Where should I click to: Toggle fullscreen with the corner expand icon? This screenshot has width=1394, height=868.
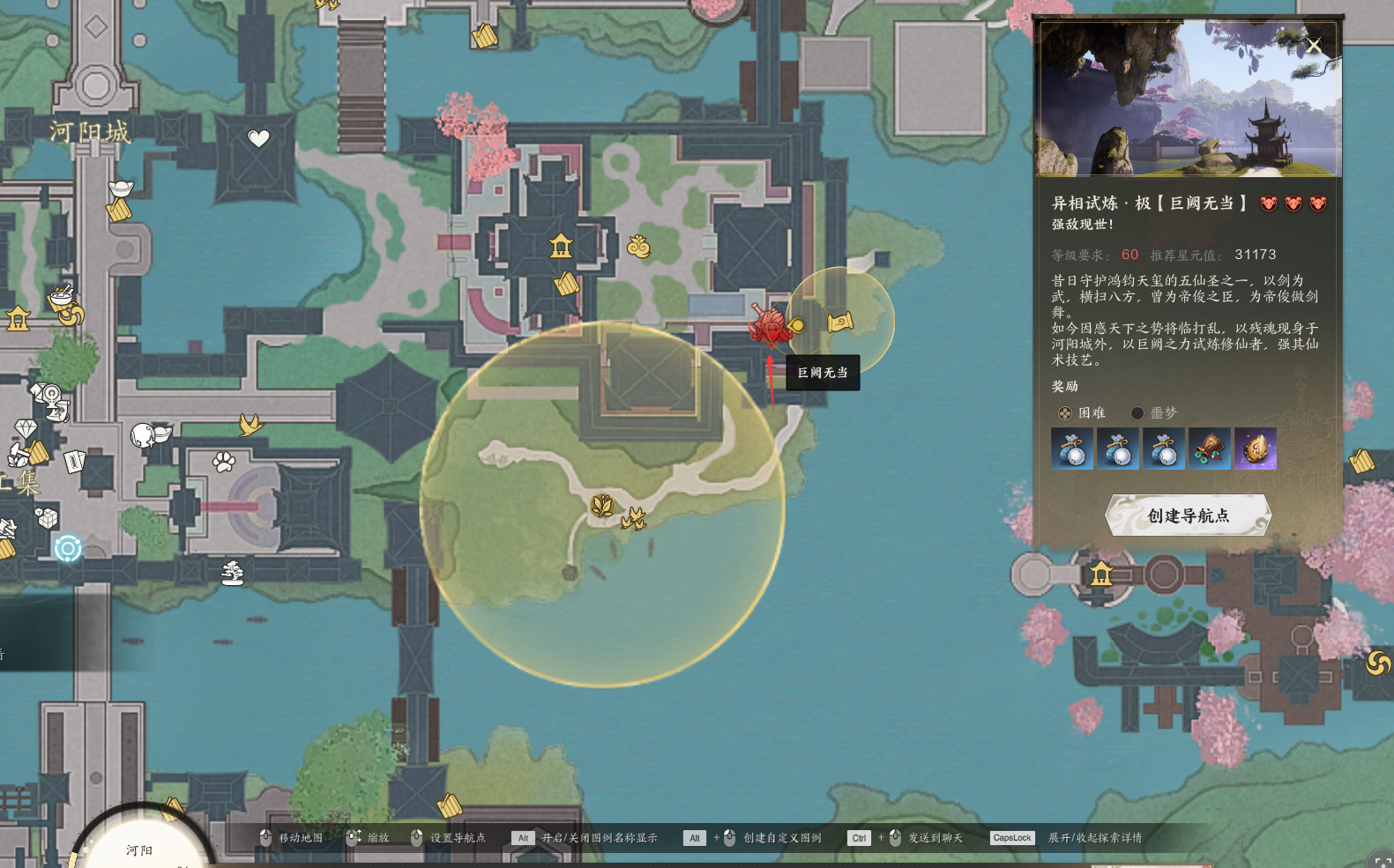(x=1381, y=861)
